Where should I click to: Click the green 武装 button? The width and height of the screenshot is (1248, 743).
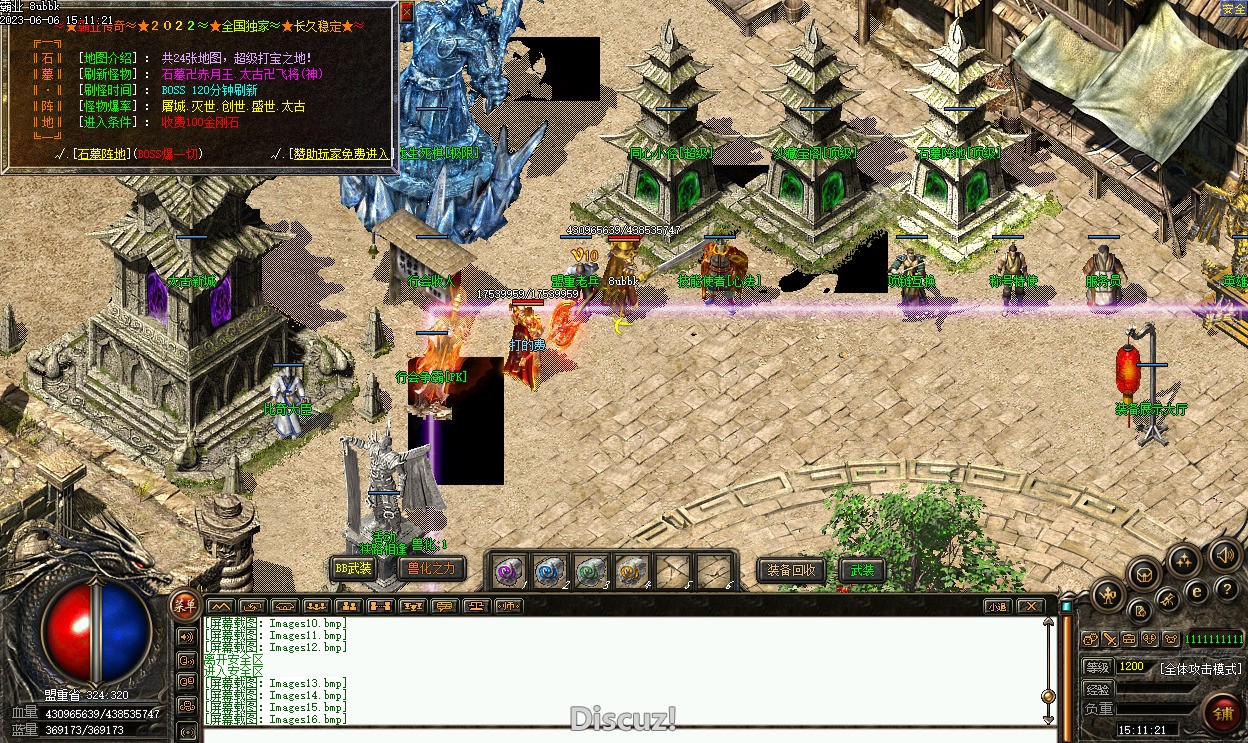click(x=862, y=570)
